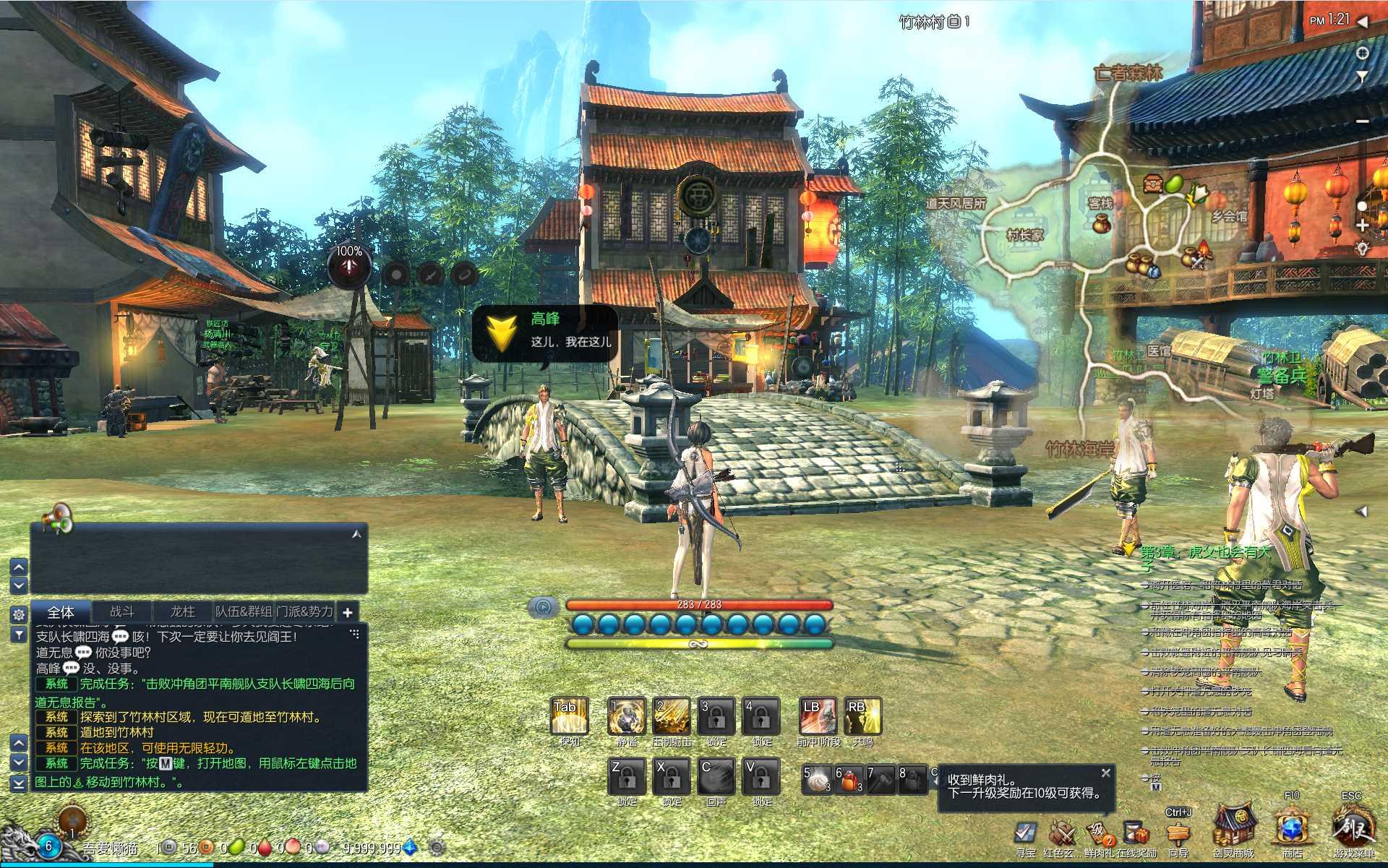Viewport: 1388px width, 868px height.
Task: Open the 寻宝 treasure hunt icon
Action: tap(1025, 833)
